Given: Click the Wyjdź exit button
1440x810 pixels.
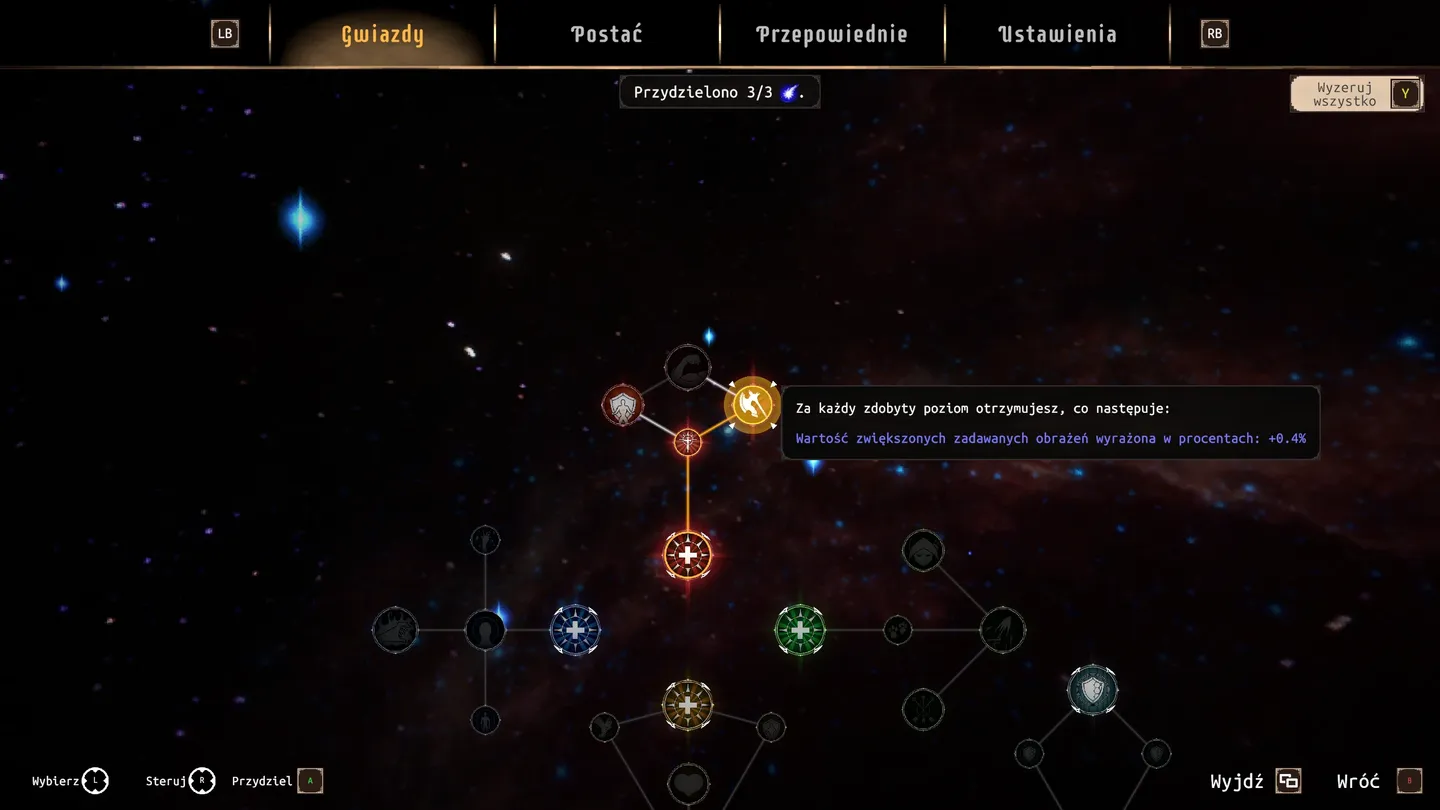Looking at the screenshot, I should click(1255, 781).
